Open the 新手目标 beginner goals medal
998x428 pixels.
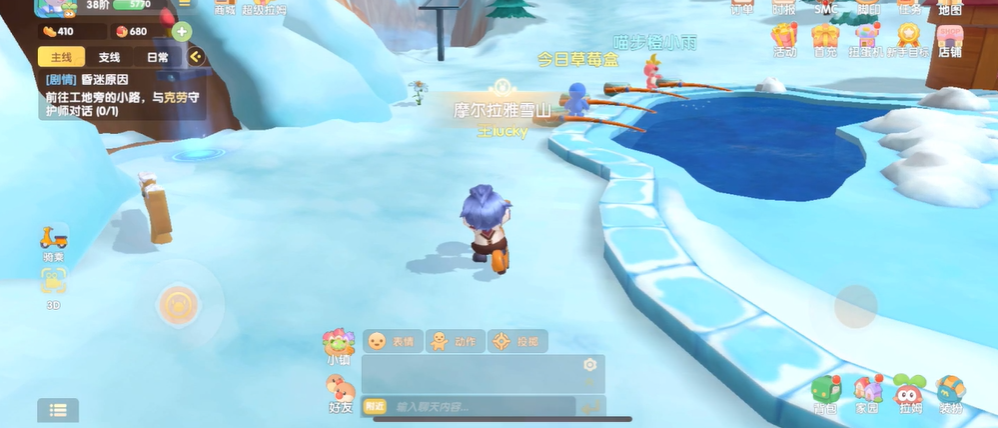(908, 41)
